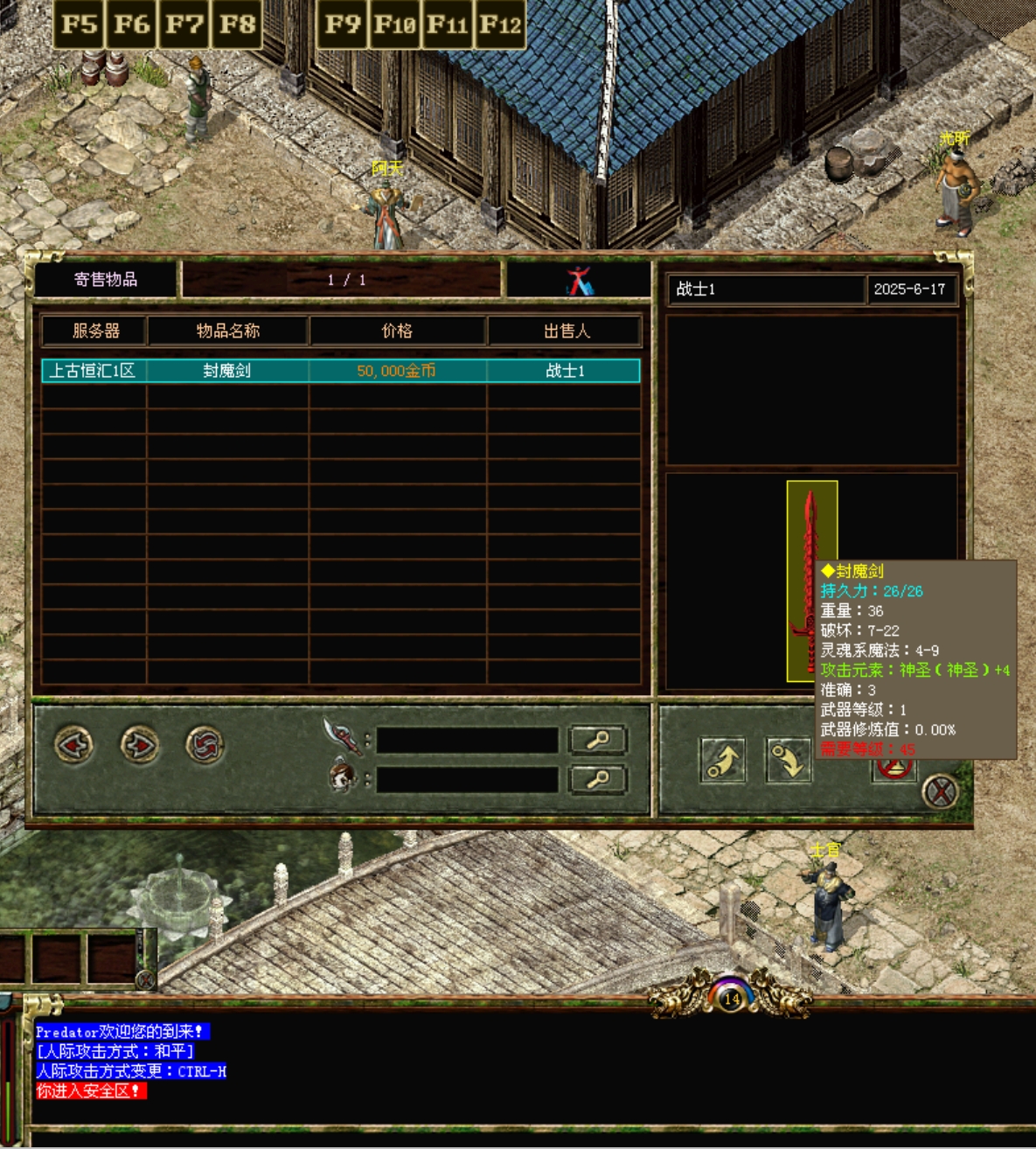Viewport: 1036px width, 1149px height.
Task: Sort listings by the 价格 column header
Action: pyautogui.click(x=397, y=331)
